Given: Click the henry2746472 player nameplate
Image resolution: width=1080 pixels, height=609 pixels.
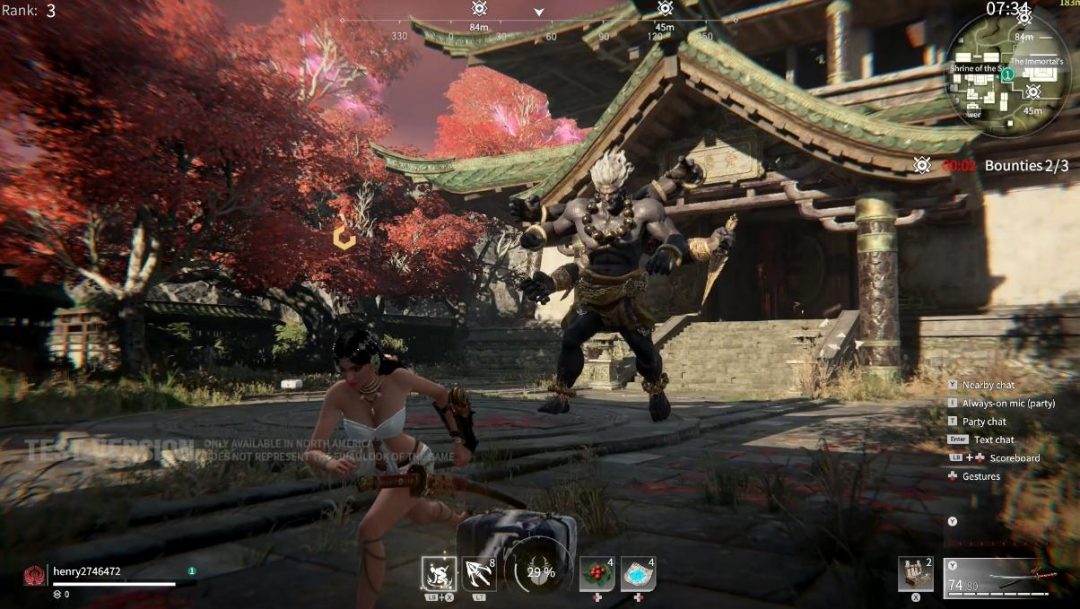Looking at the screenshot, I should click(87, 571).
